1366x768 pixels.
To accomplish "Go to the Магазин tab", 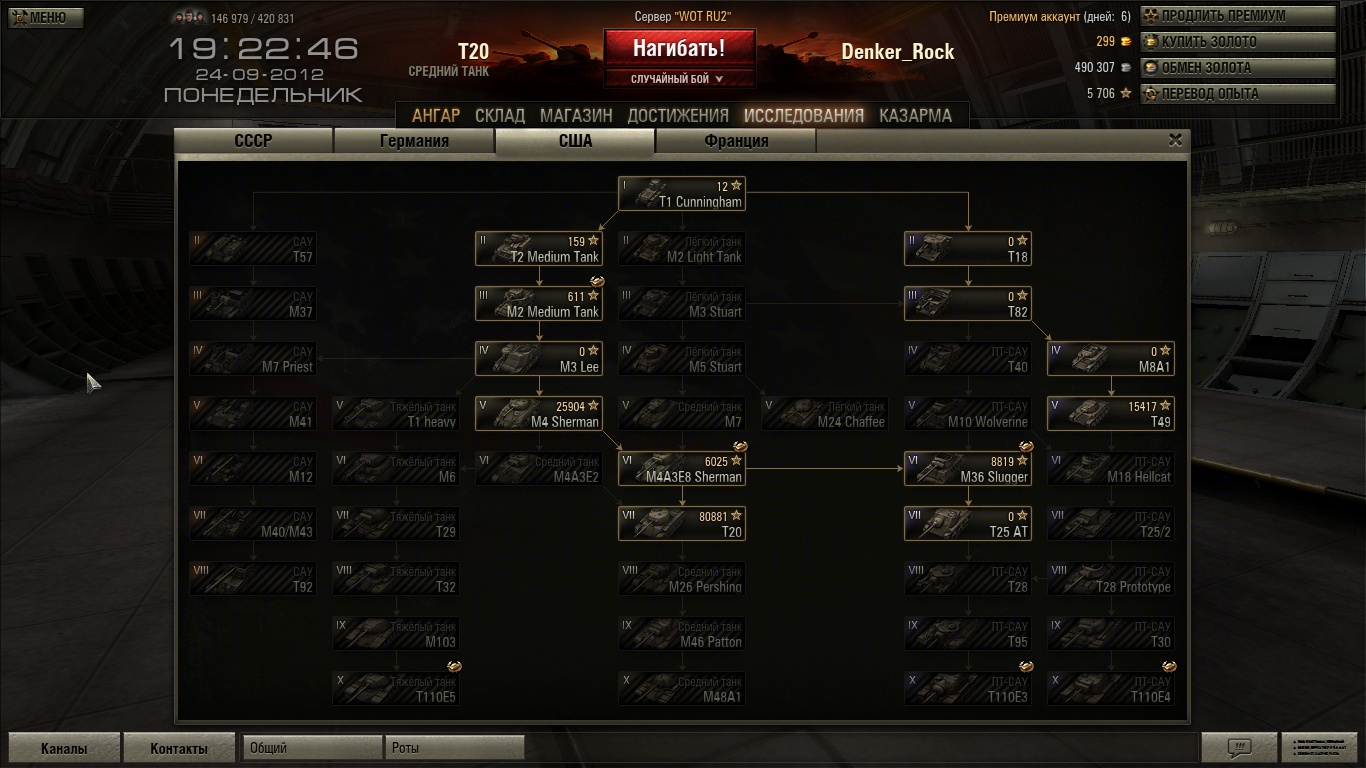I will (x=576, y=115).
